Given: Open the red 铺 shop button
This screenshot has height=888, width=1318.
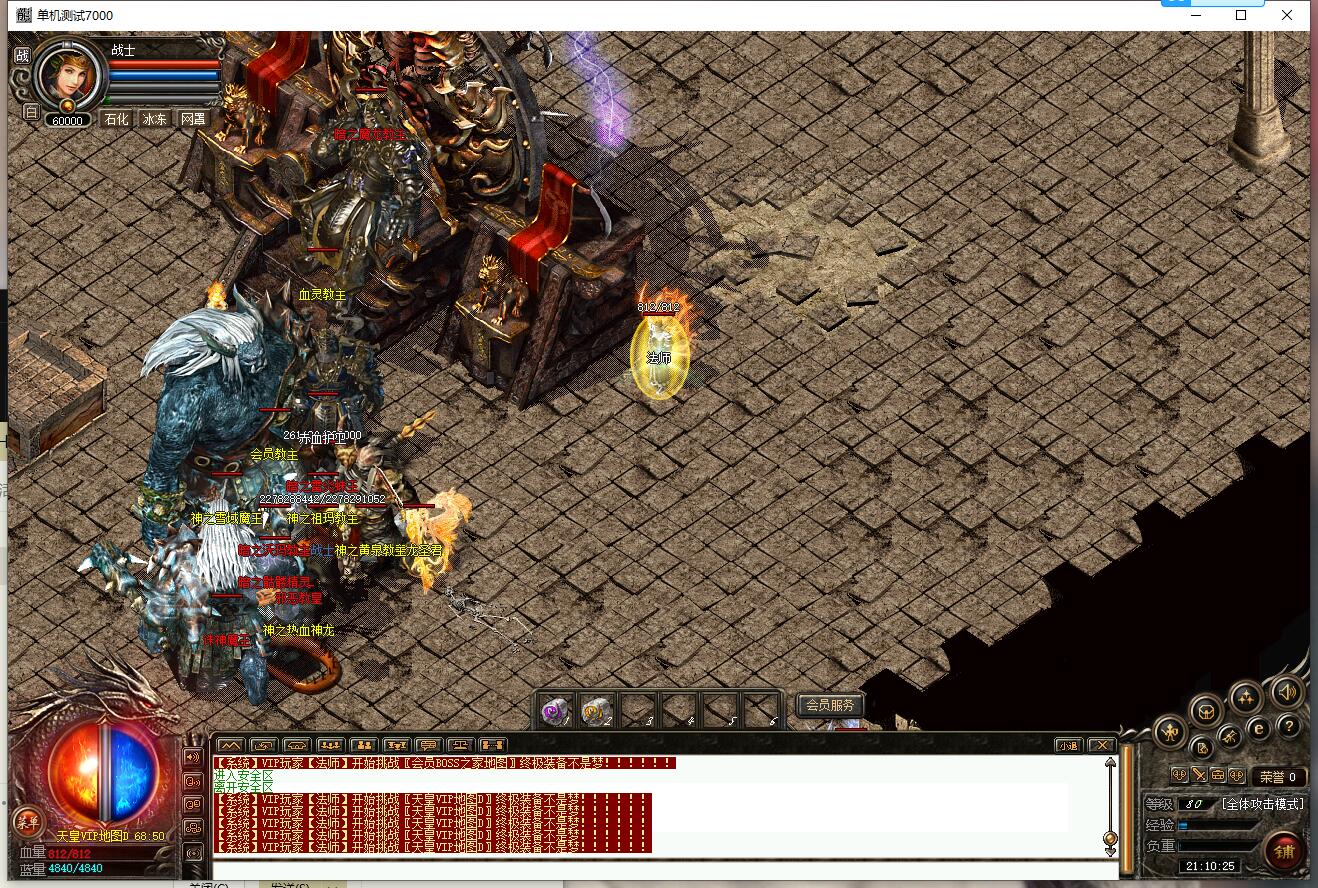Looking at the screenshot, I should click(x=1284, y=851).
